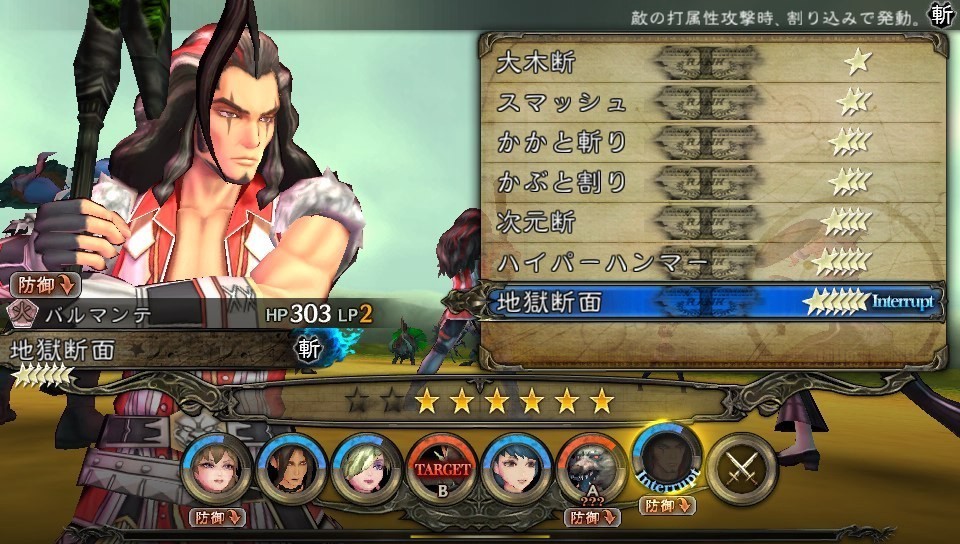Click the blue-haired woman timeline portrait

(516, 468)
